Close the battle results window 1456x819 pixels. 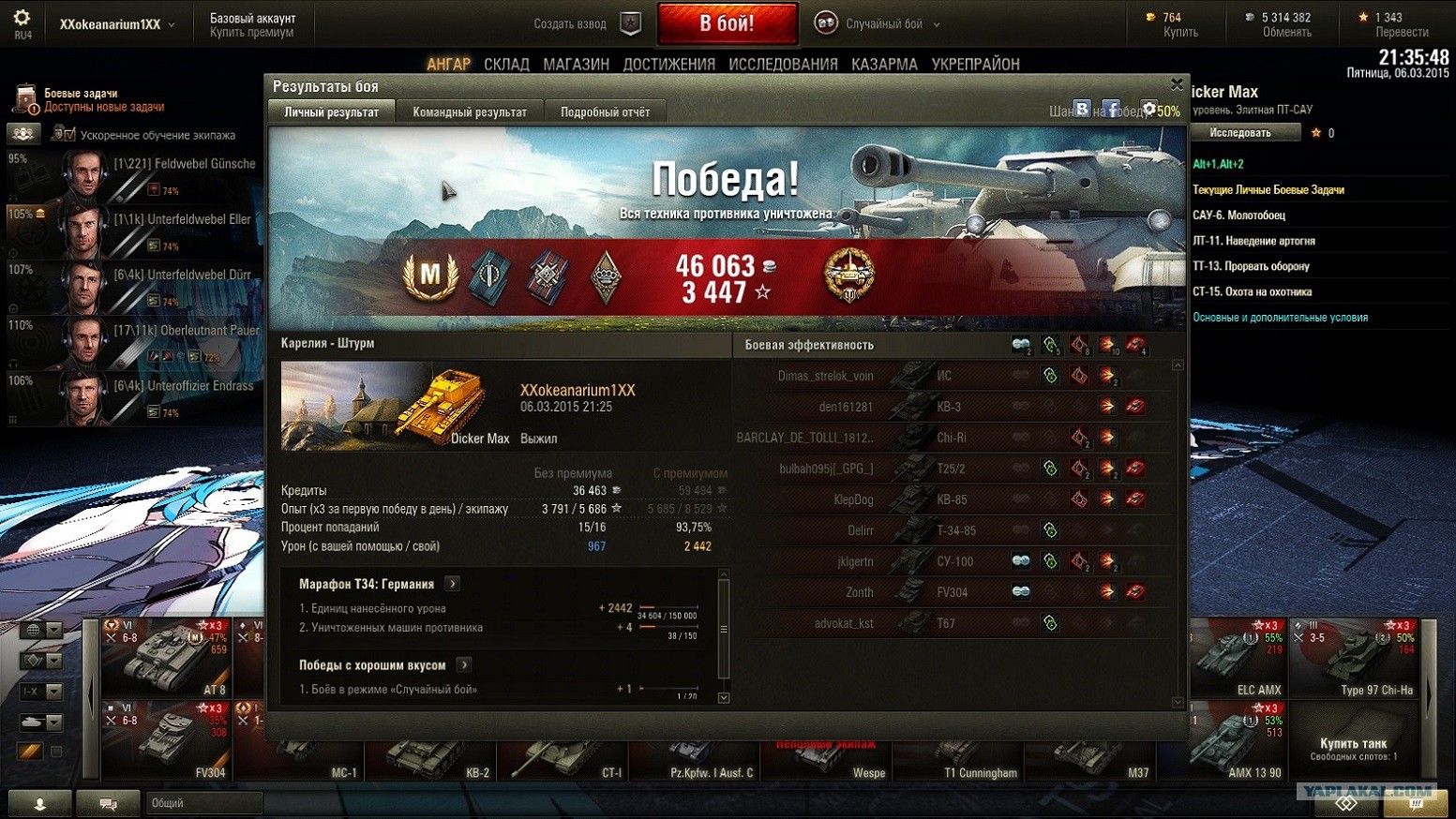[x=1177, y=85]
